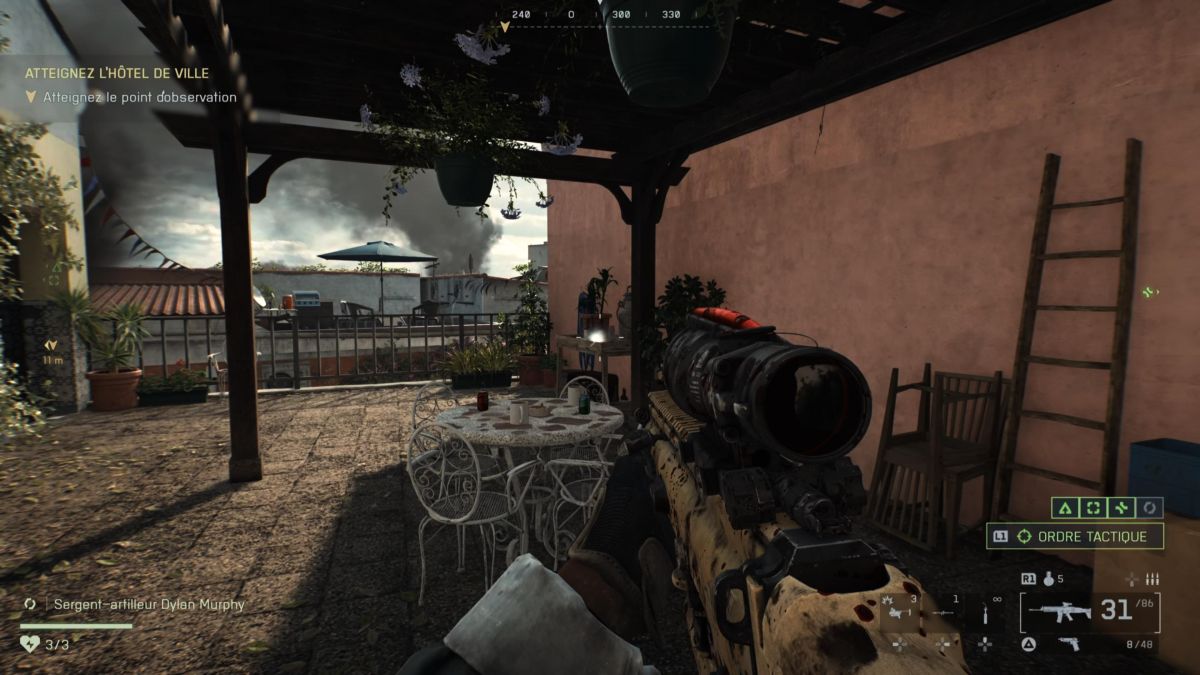Activate the Ordre Tactique command
The height and width of the screenshot is (675, 1200).
point(1075,536)
